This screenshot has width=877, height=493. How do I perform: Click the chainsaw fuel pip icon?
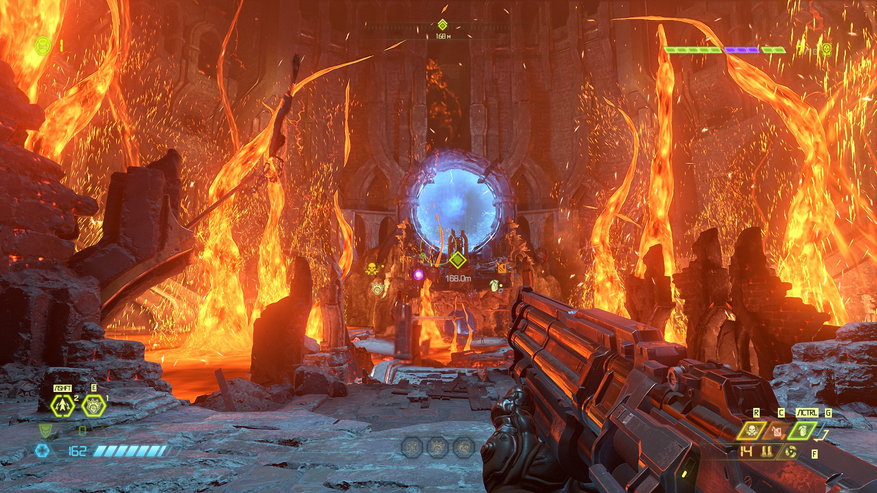tap(793, 451)
